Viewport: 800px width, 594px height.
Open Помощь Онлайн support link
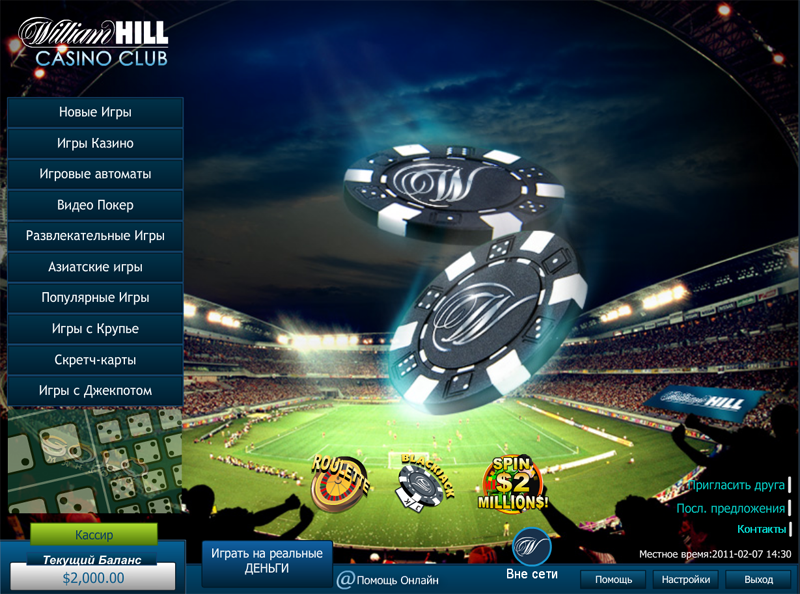[388, 579]
